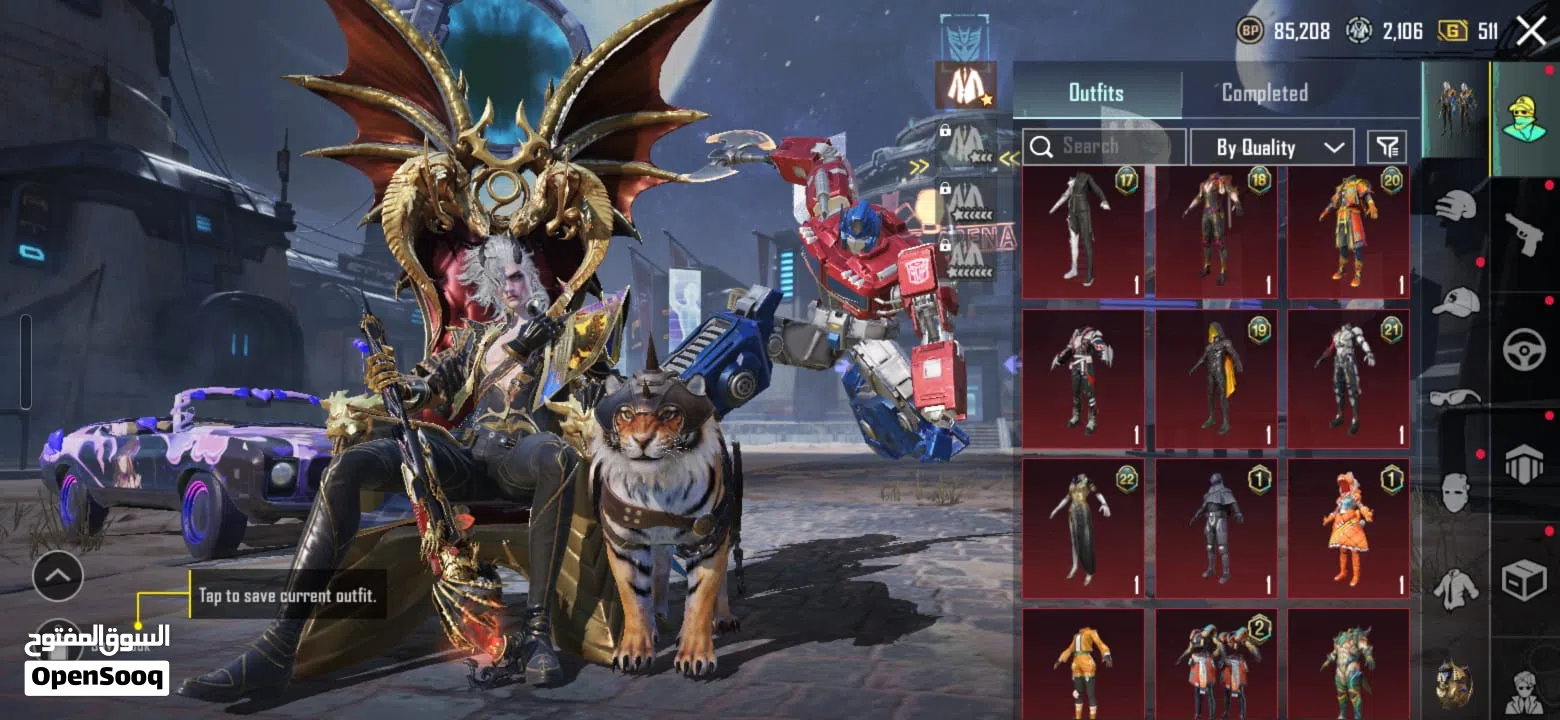1560x720 pixels.
Task: Show the helmet skins category
Action: [x=1456, y=206]
